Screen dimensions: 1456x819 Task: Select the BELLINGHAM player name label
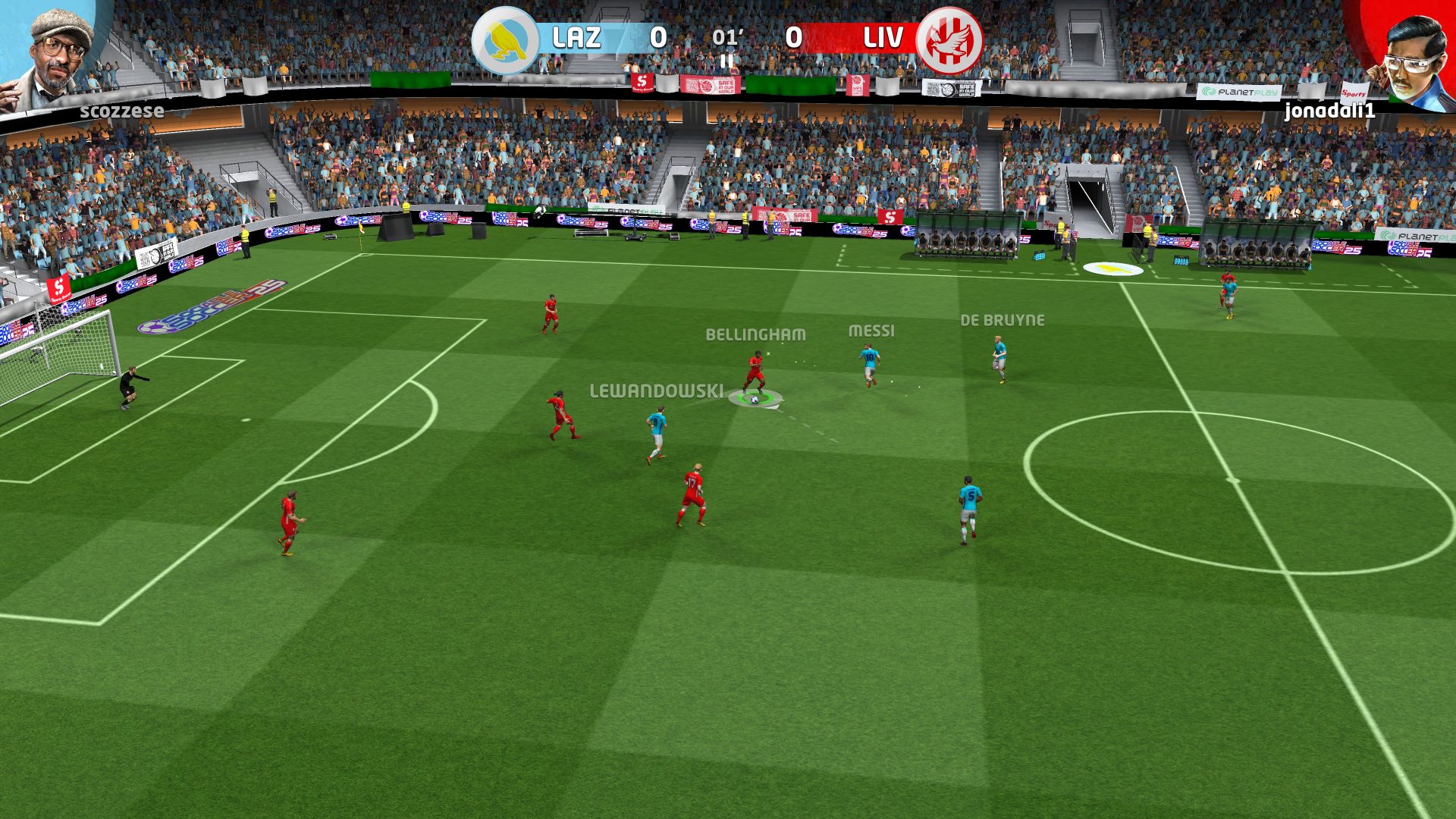pyautogui.click(x=756, y=332)
